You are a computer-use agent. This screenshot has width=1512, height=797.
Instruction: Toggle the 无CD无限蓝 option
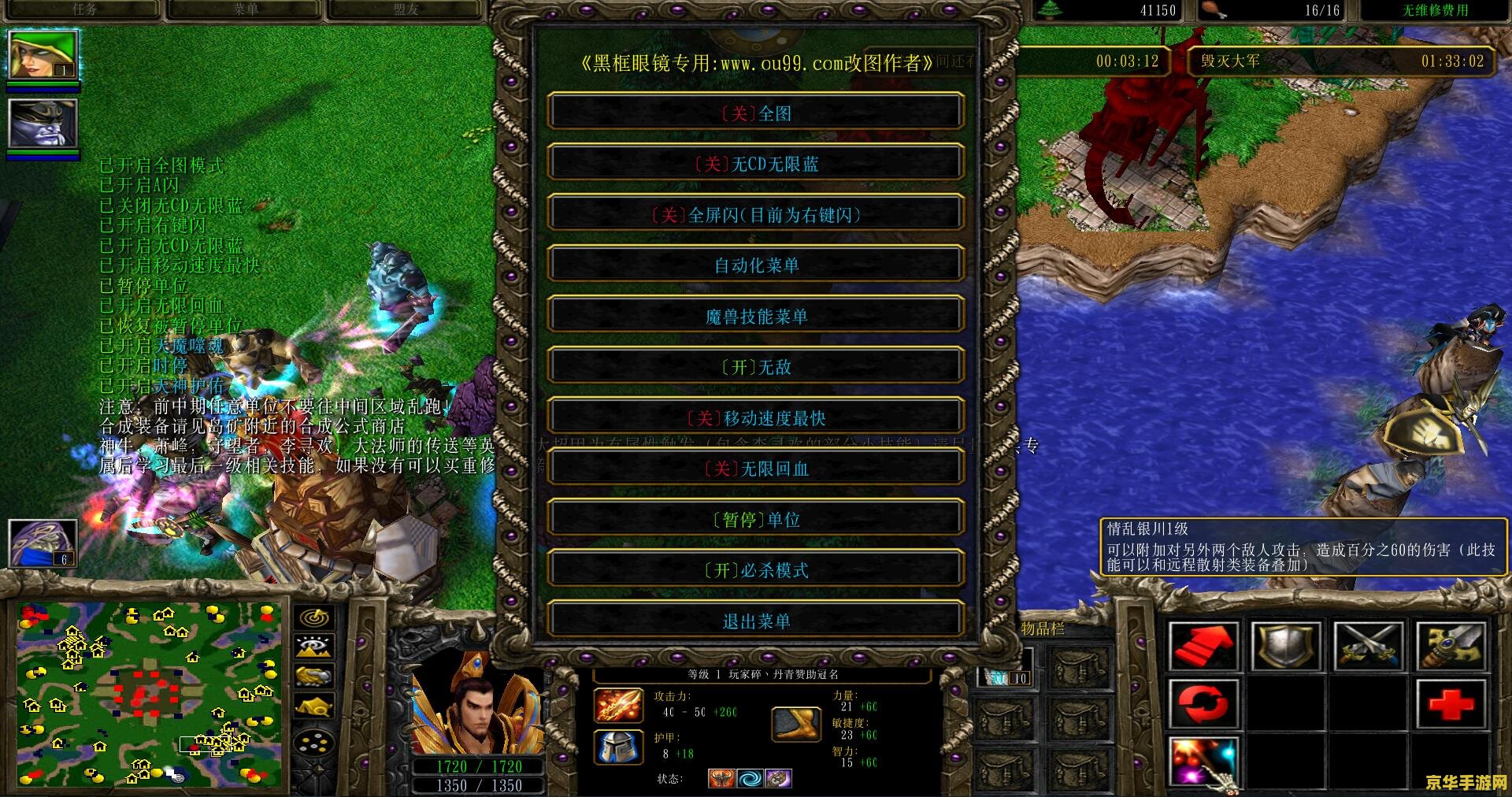pyautogui.click(x=756, y=164)
